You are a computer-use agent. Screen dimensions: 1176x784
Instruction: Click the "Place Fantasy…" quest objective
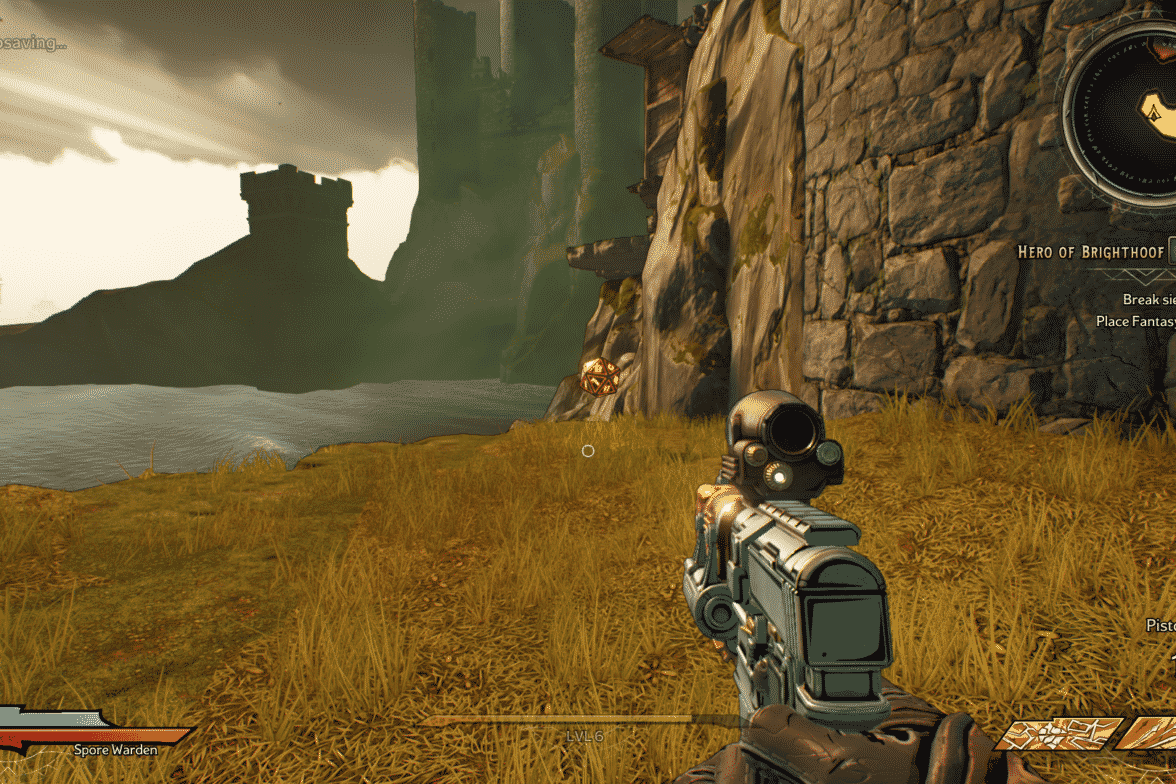click(1135, 321)
